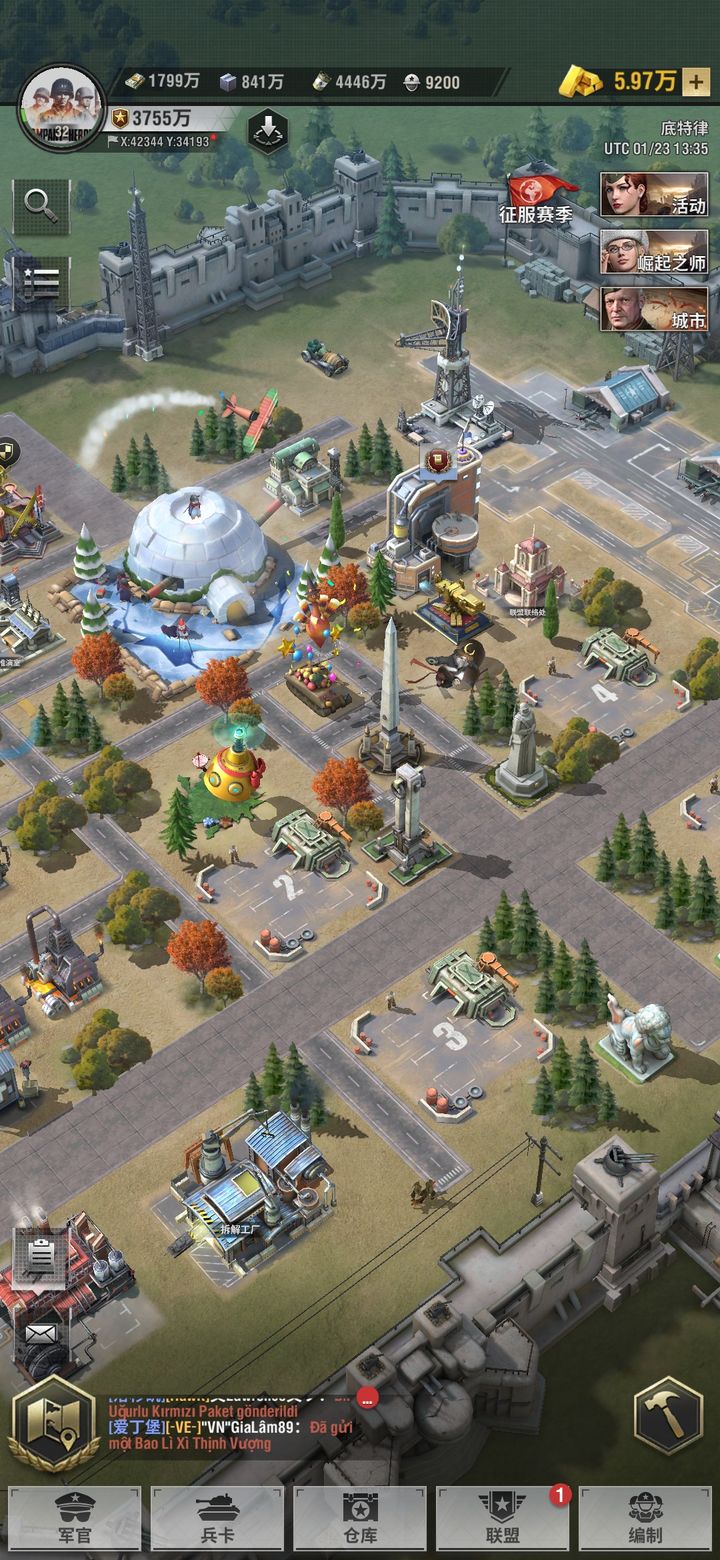Open the mail envelope icon
Viewport: 720px width, 1560px height.
click(41, 1333)
